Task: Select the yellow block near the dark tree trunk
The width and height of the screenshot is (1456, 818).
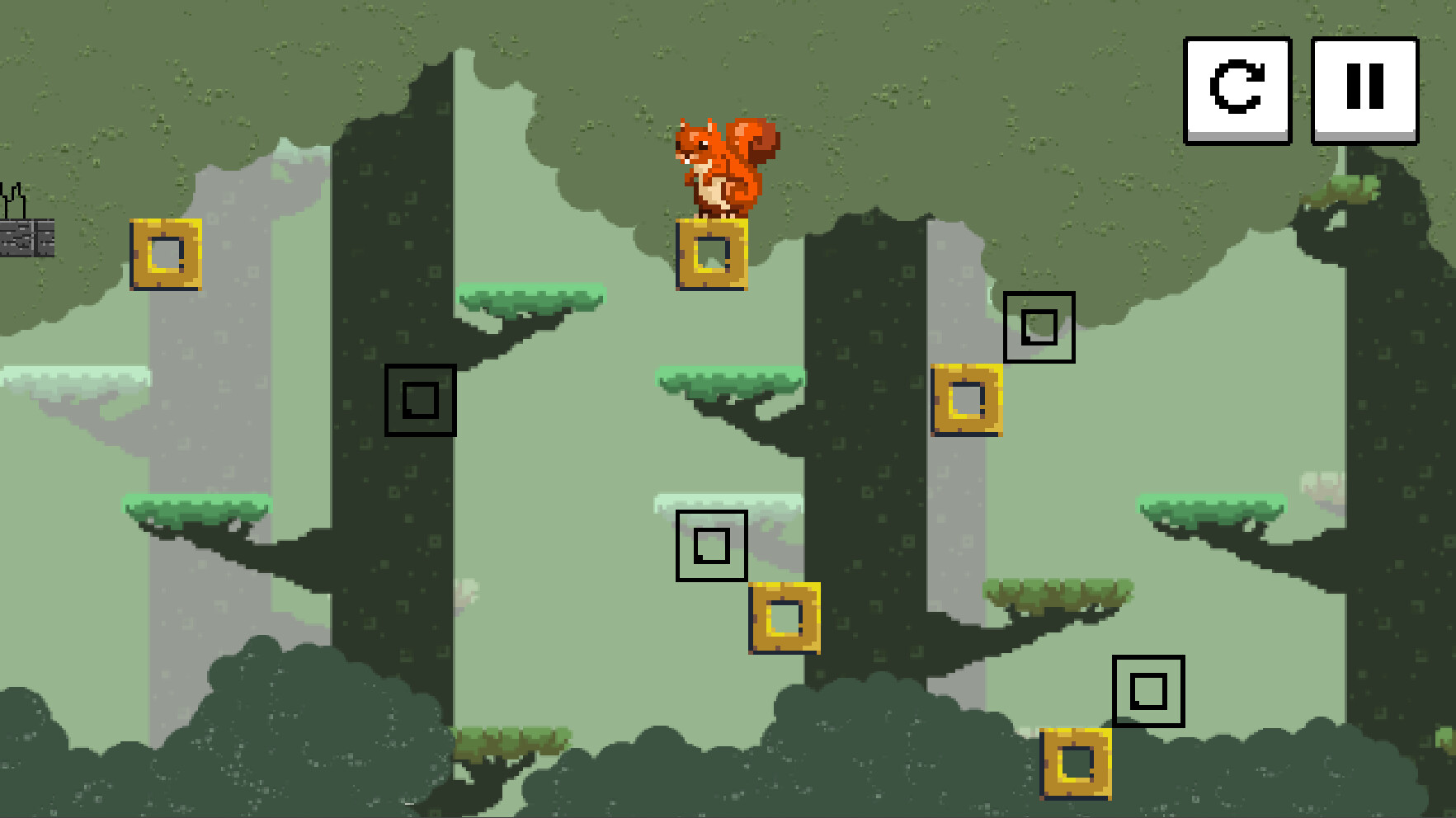Action: pos(967,402)
